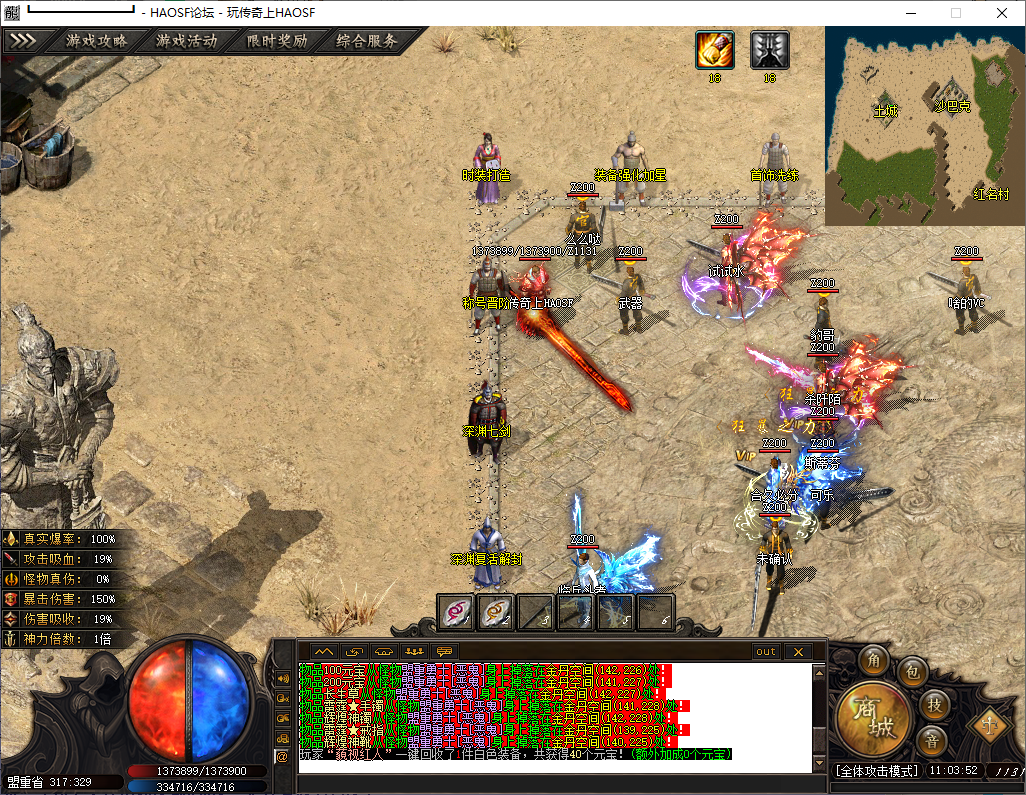Click the chat speech bubble icon
The height and width of the screenshot is (795, 1026).
[444, 652]
